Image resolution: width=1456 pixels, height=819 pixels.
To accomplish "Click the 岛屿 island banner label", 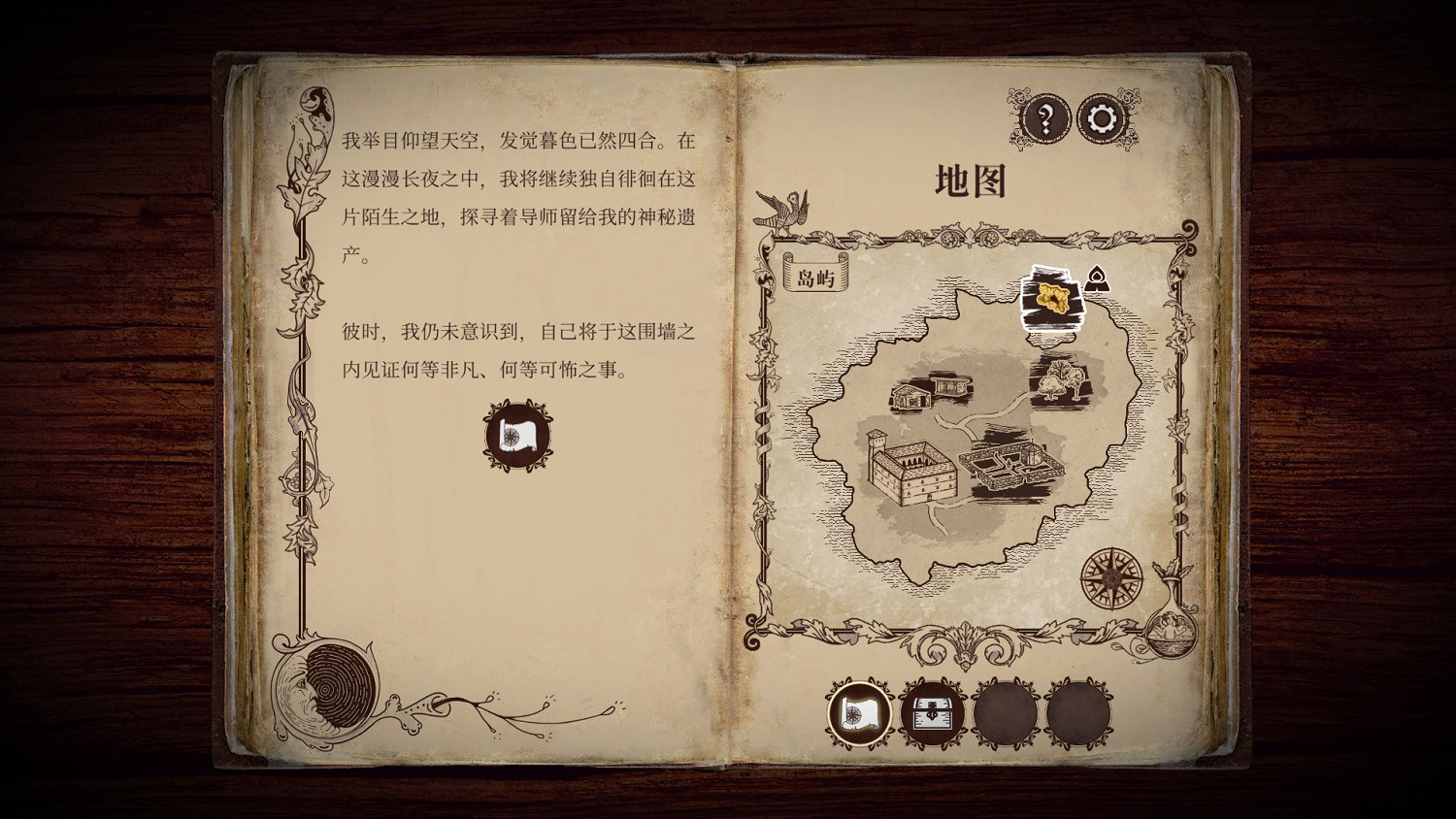I will coord(813,276).
